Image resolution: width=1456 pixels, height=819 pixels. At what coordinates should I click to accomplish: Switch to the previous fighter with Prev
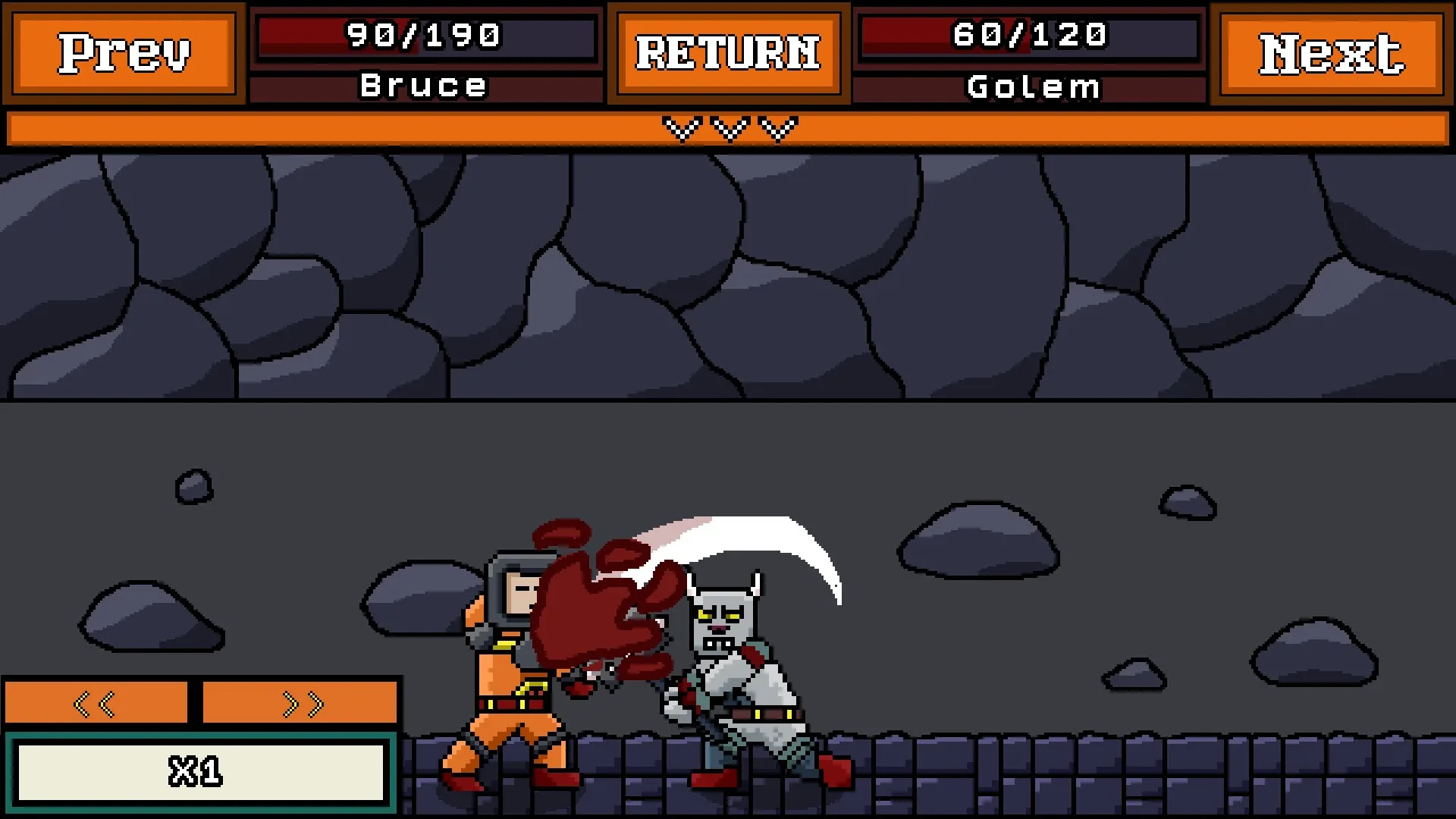coord(124,53)
